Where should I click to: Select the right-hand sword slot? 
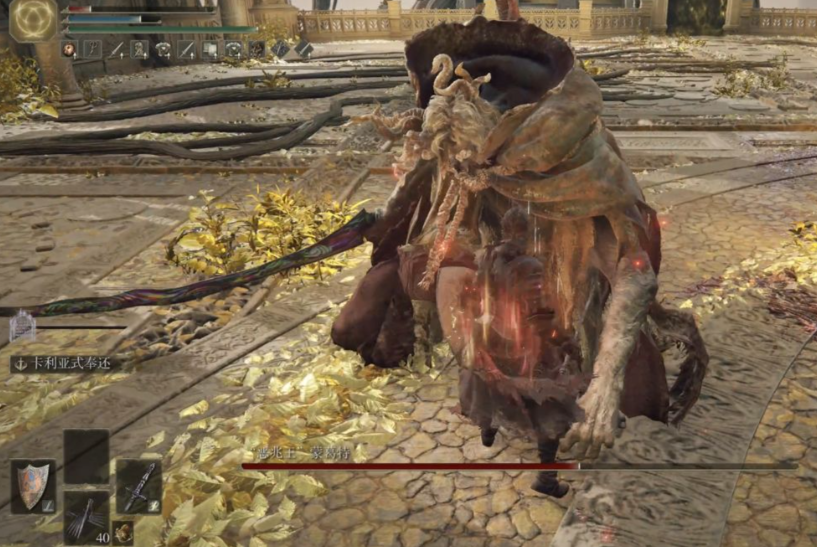138,486
